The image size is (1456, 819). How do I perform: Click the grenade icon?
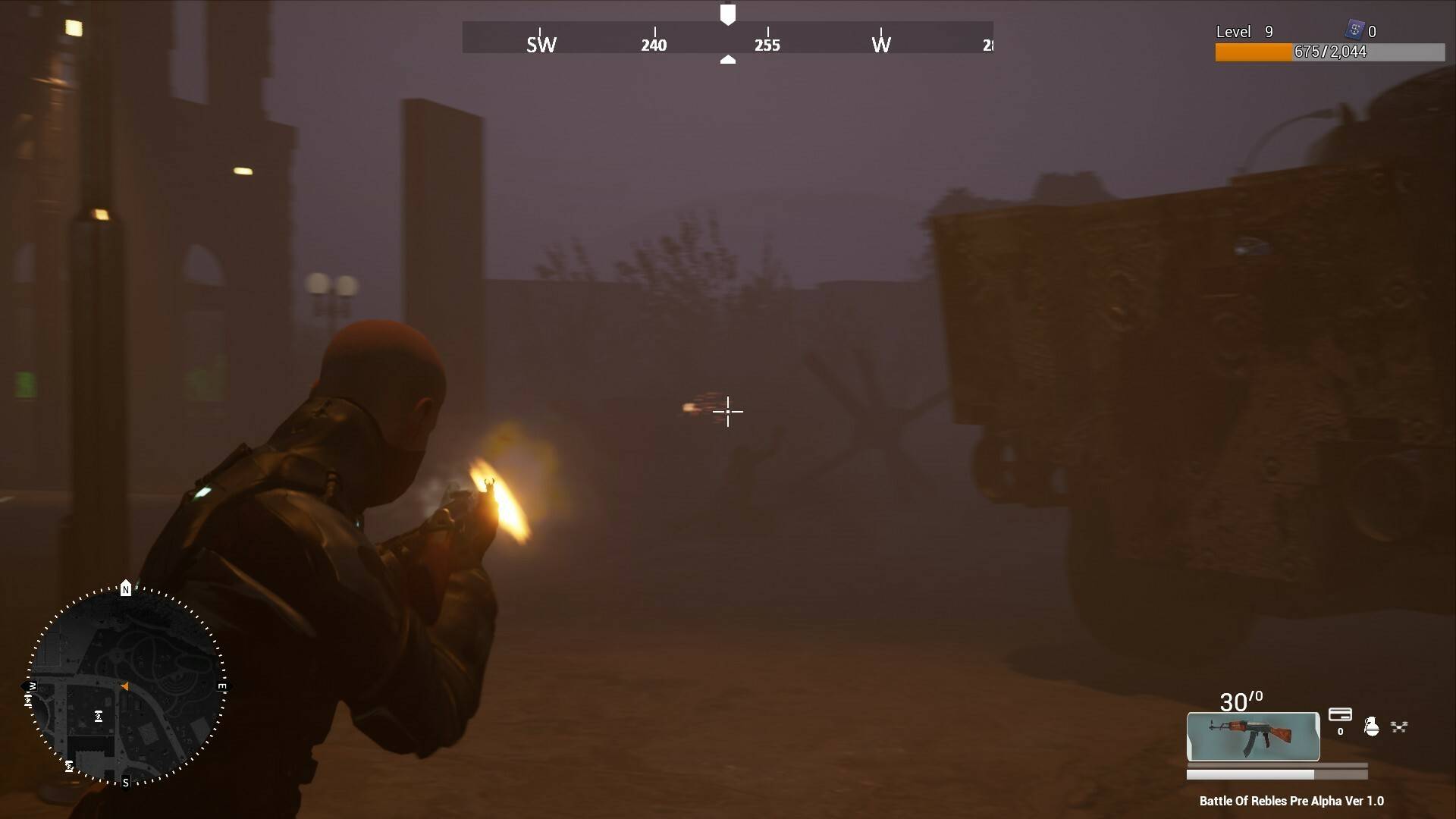pos(1371,726)
